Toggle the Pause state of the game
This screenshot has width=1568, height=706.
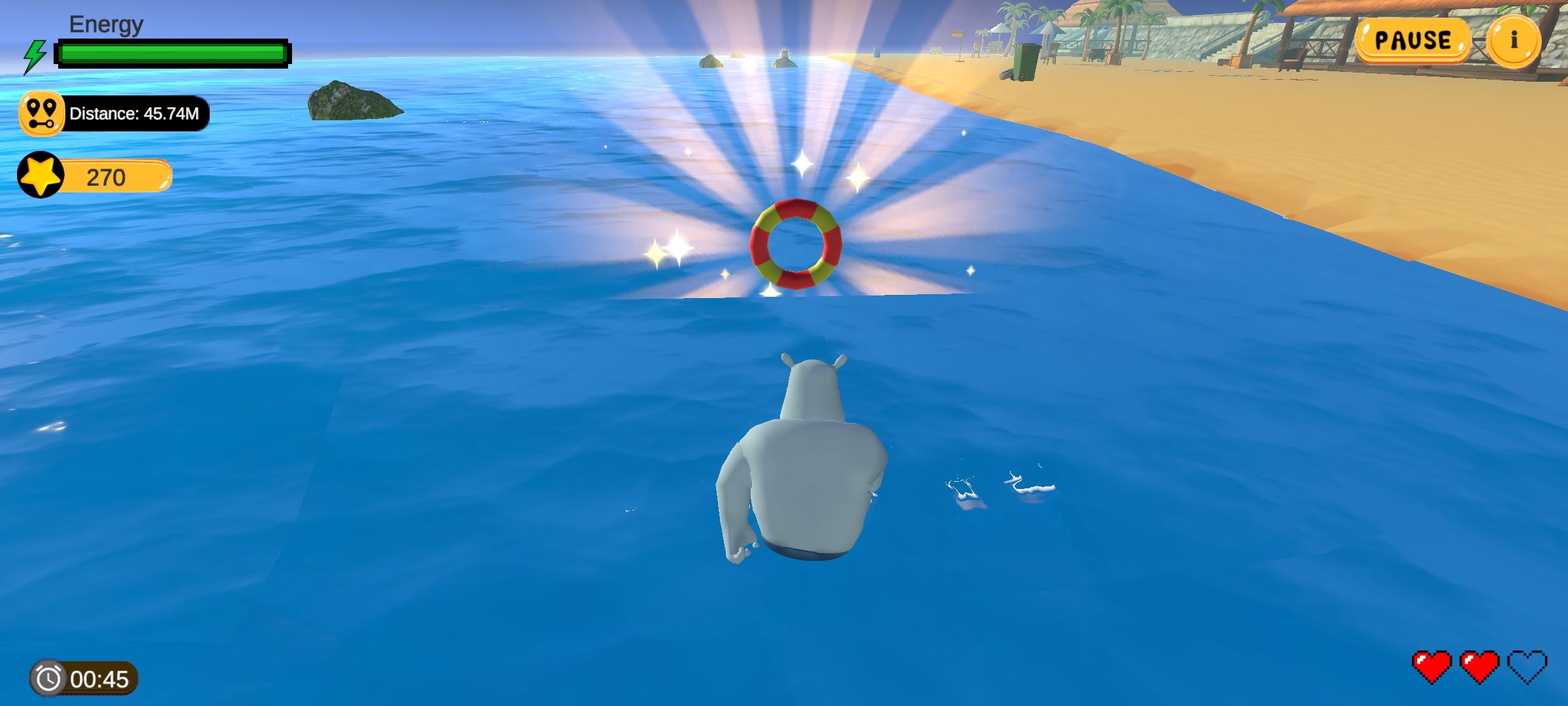[x=1414, y=41]
